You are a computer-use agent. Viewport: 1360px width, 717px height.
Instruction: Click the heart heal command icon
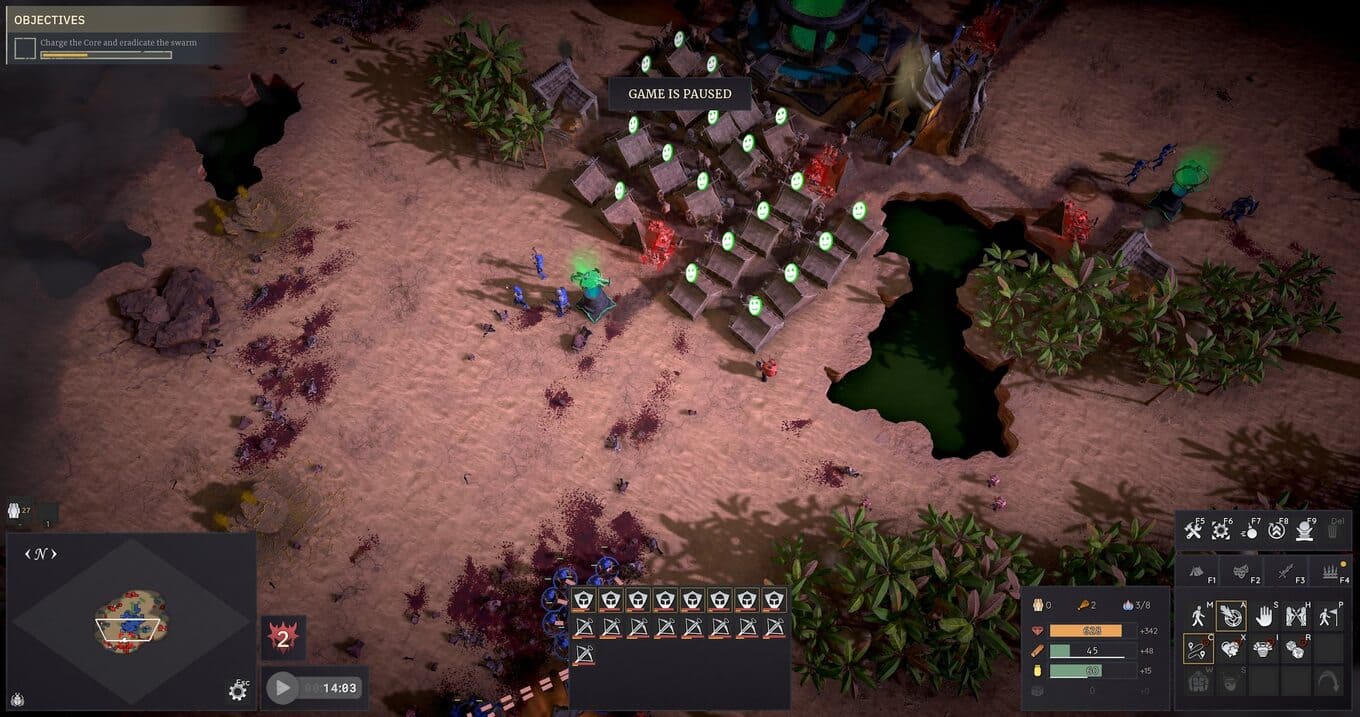coord(1231,648)
